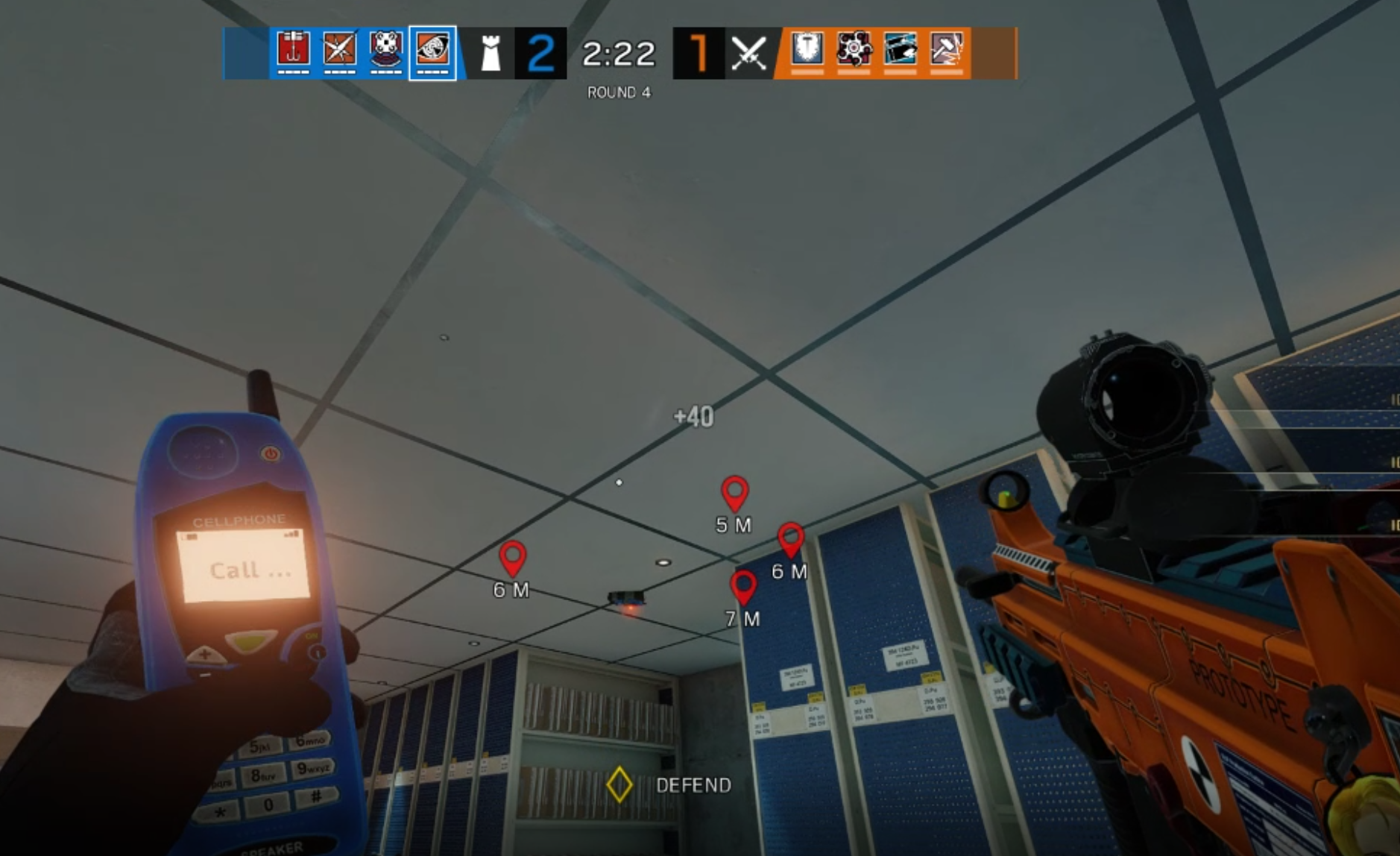The height and width of the screenshot is (856, 1400).
Task: Click the 5 M ping marker on the ceiling
Action: point(733,494)
